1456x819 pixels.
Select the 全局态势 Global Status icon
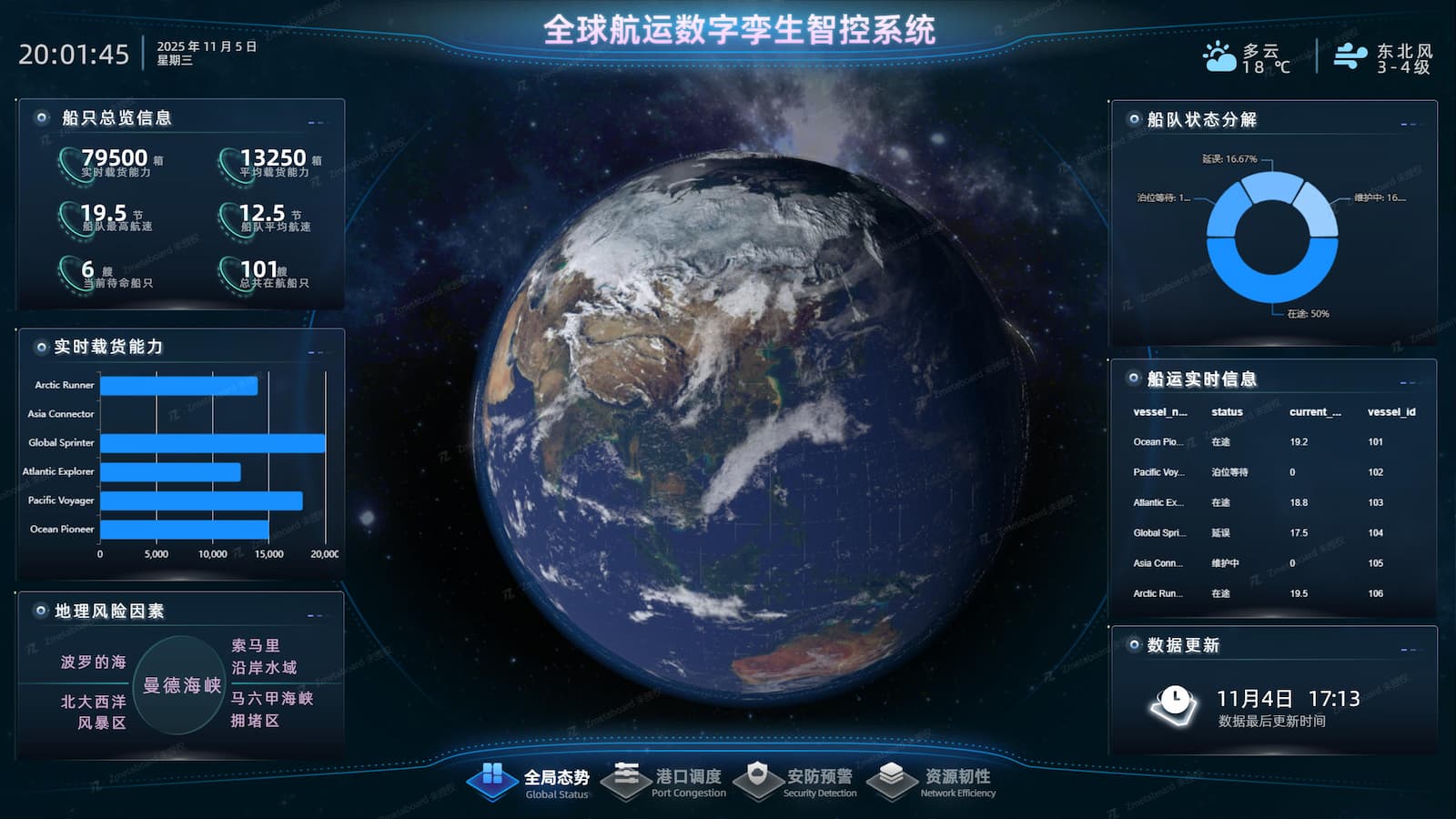[x=492, y=781]
